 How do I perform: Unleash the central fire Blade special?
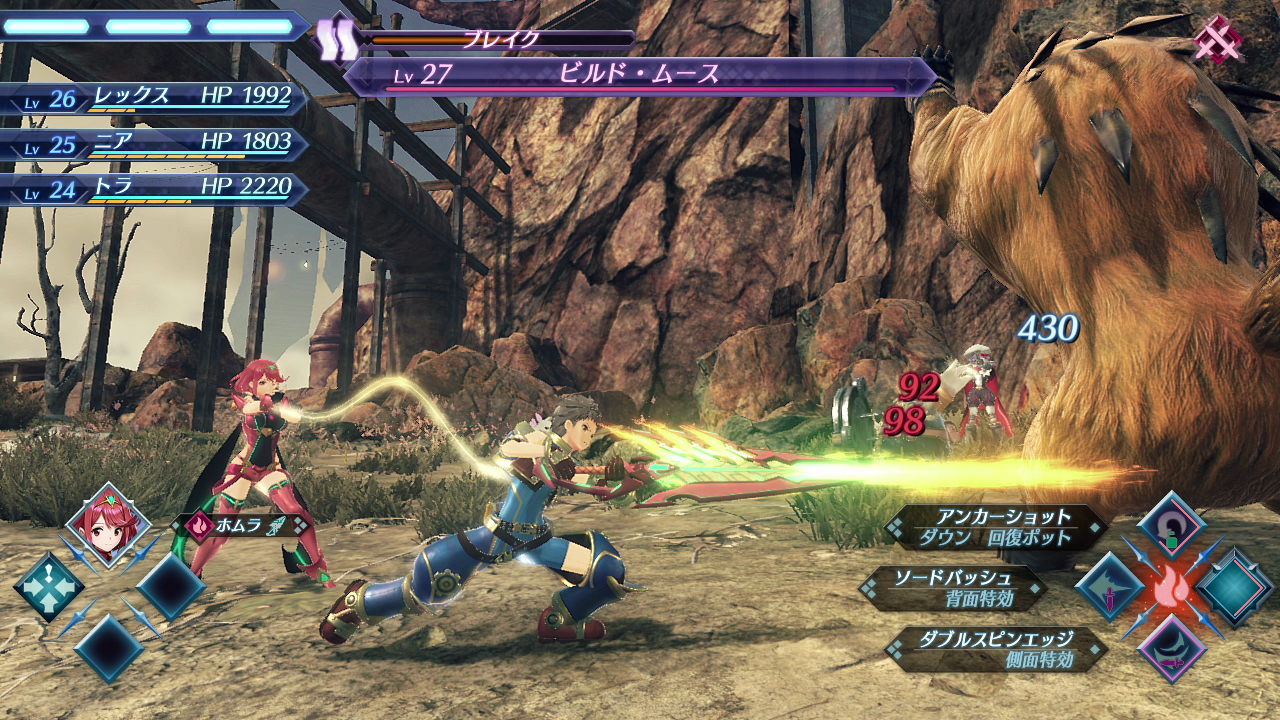(1170, 589)
